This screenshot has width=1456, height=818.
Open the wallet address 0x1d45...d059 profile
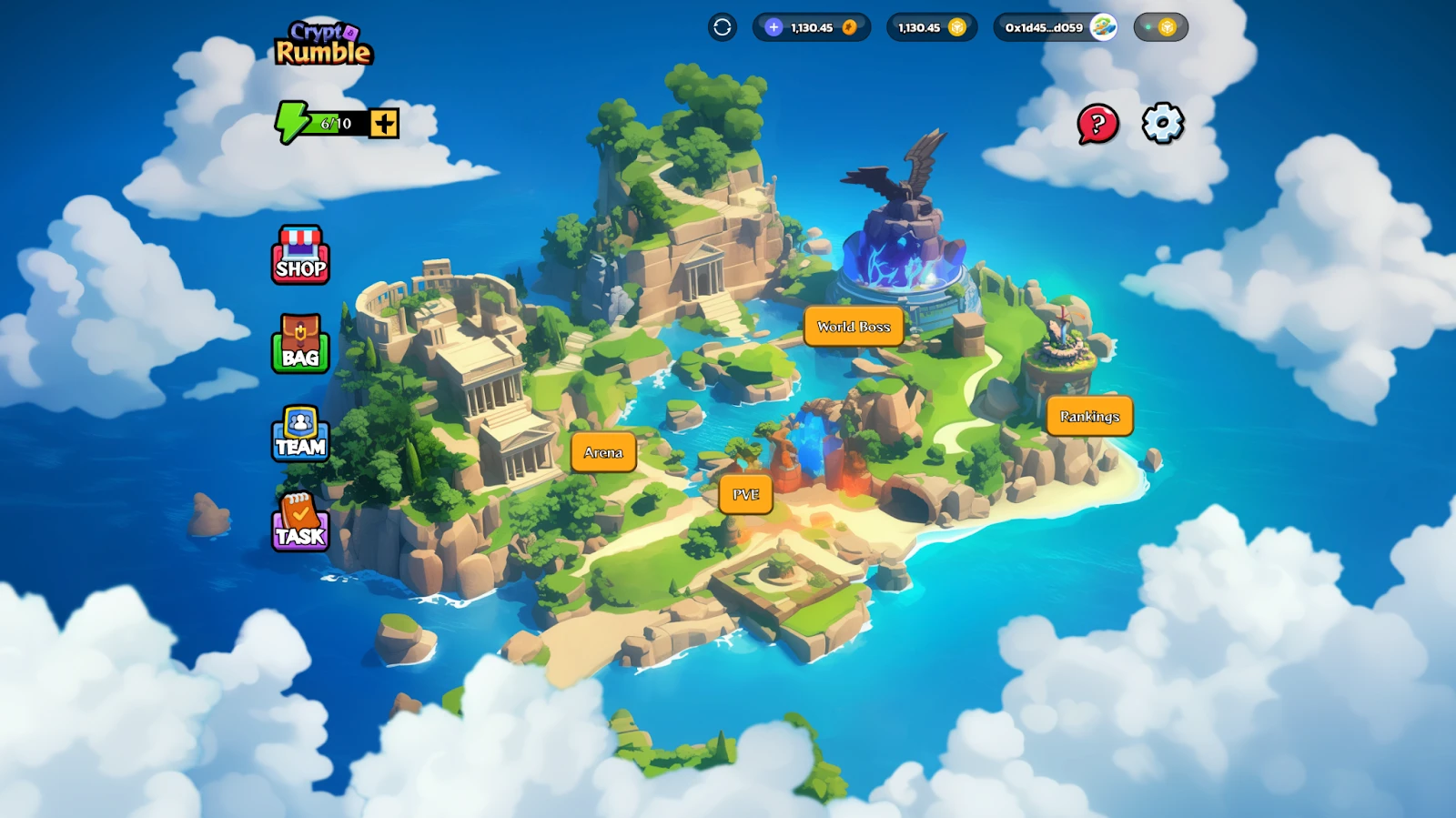pyautogui.click(x=1055, y=27)
